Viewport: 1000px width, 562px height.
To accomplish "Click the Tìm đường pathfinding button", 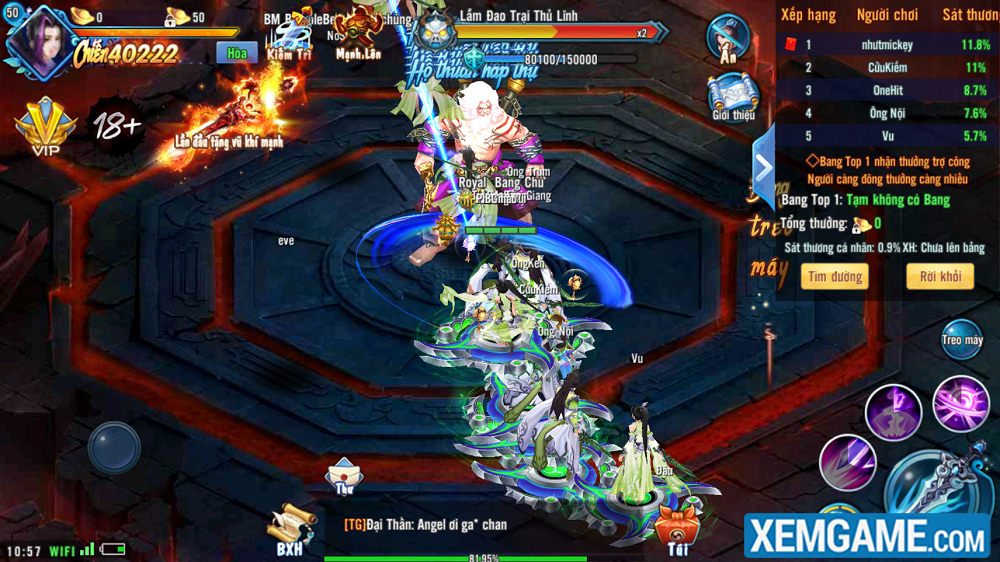I will [834, 276].
